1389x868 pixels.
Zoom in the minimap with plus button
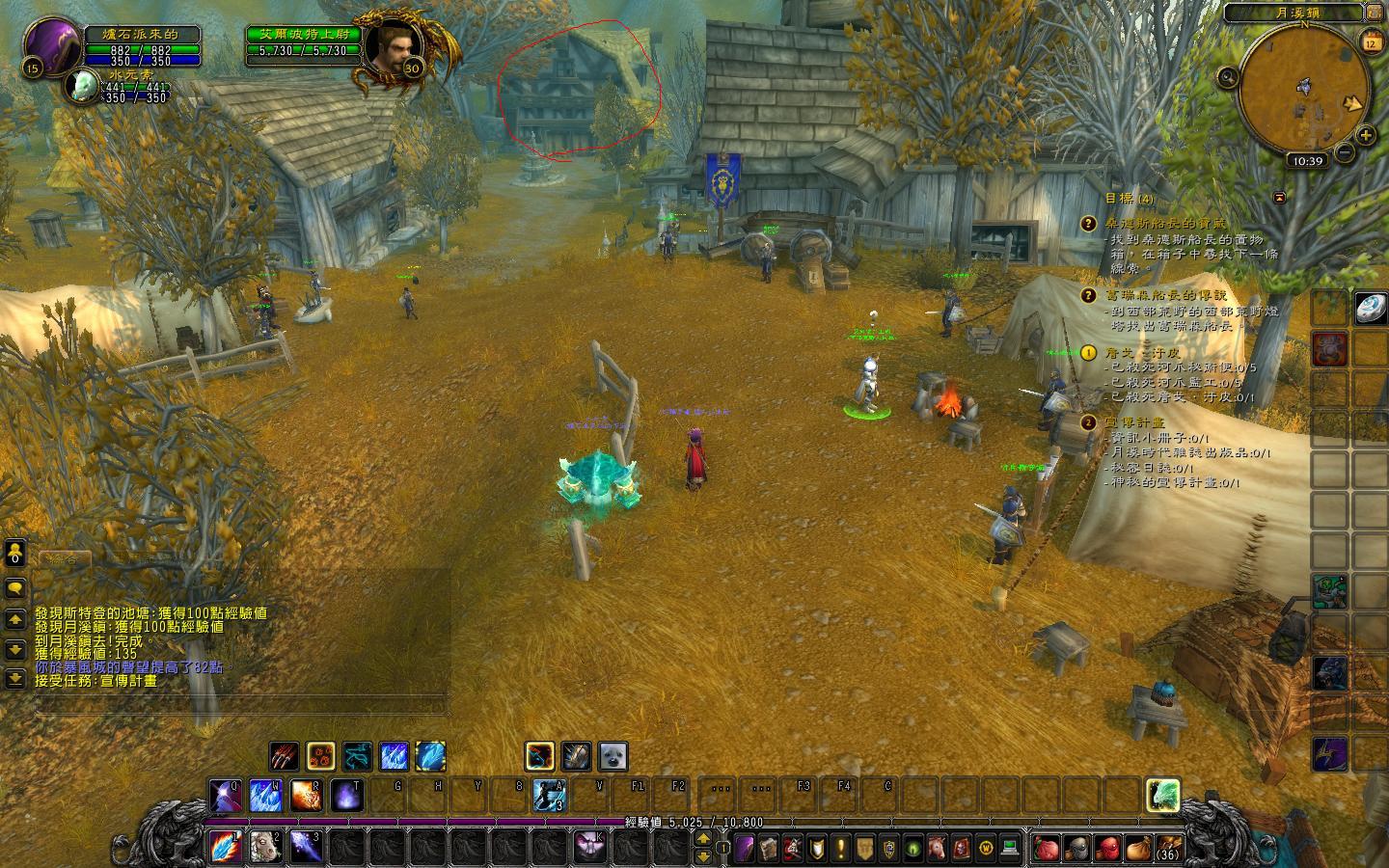1366,136
